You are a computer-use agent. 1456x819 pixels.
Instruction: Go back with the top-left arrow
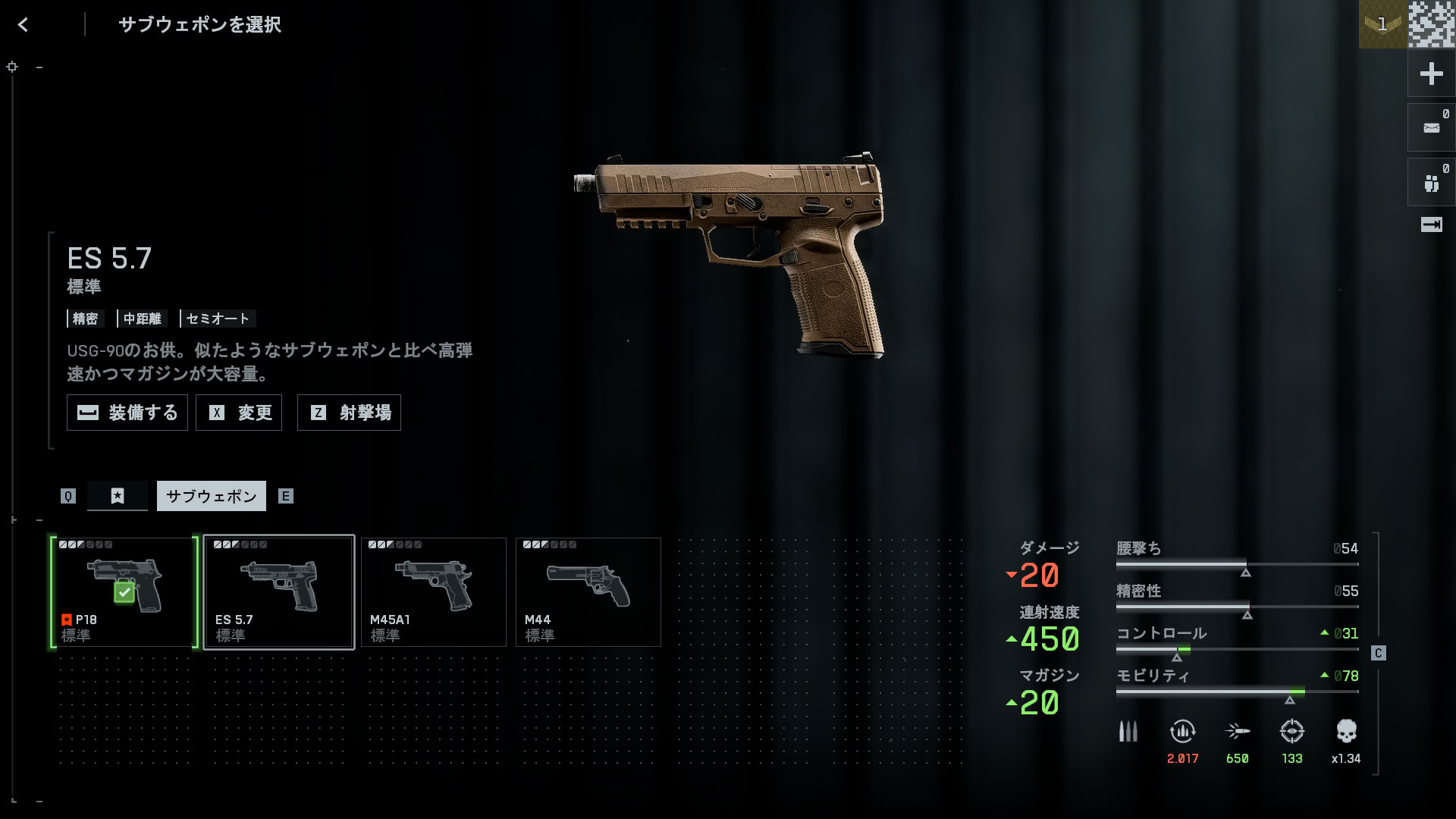[x=23, y=25]
